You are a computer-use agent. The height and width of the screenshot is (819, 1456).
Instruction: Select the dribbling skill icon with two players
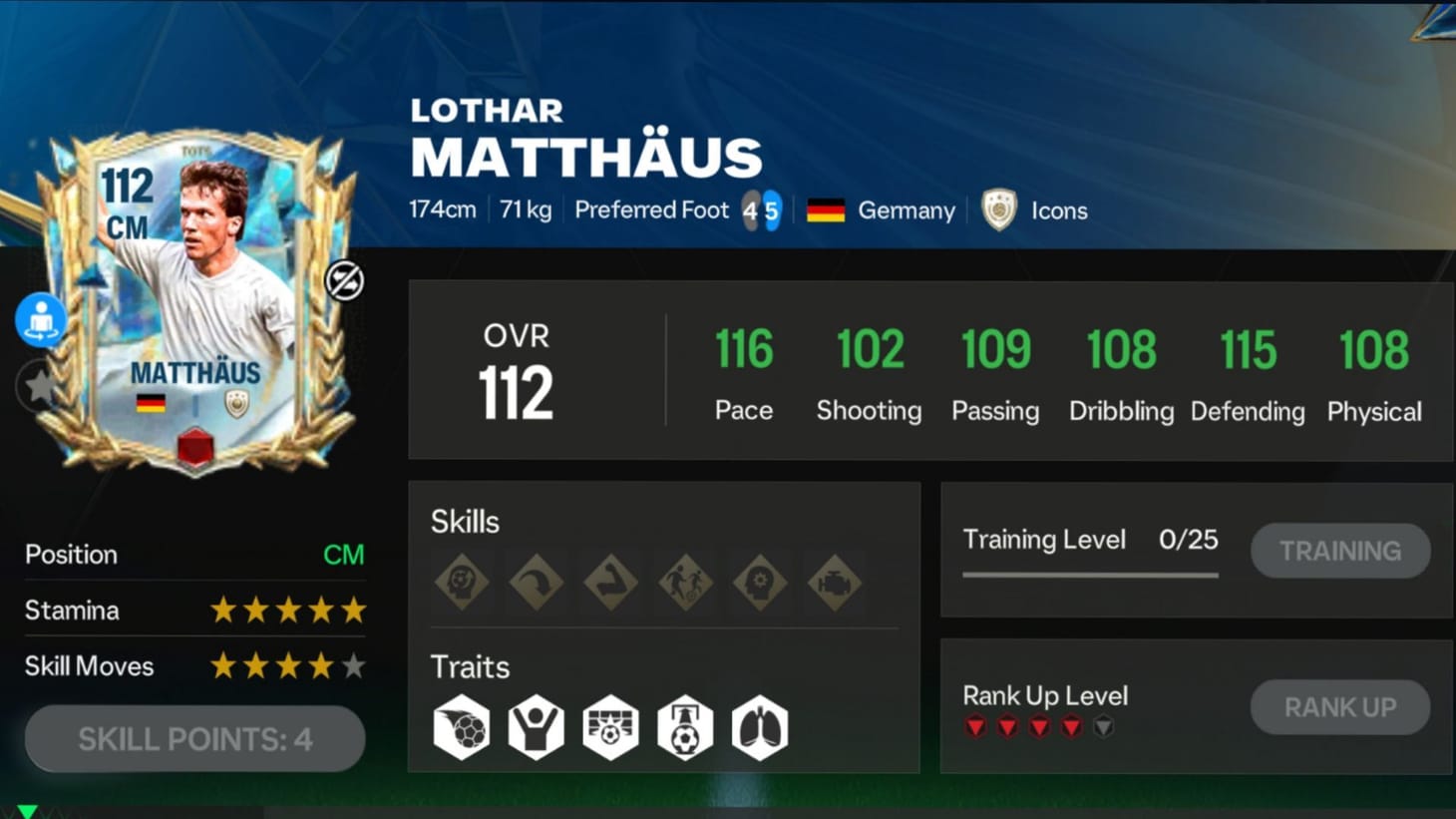coord(685,582)
